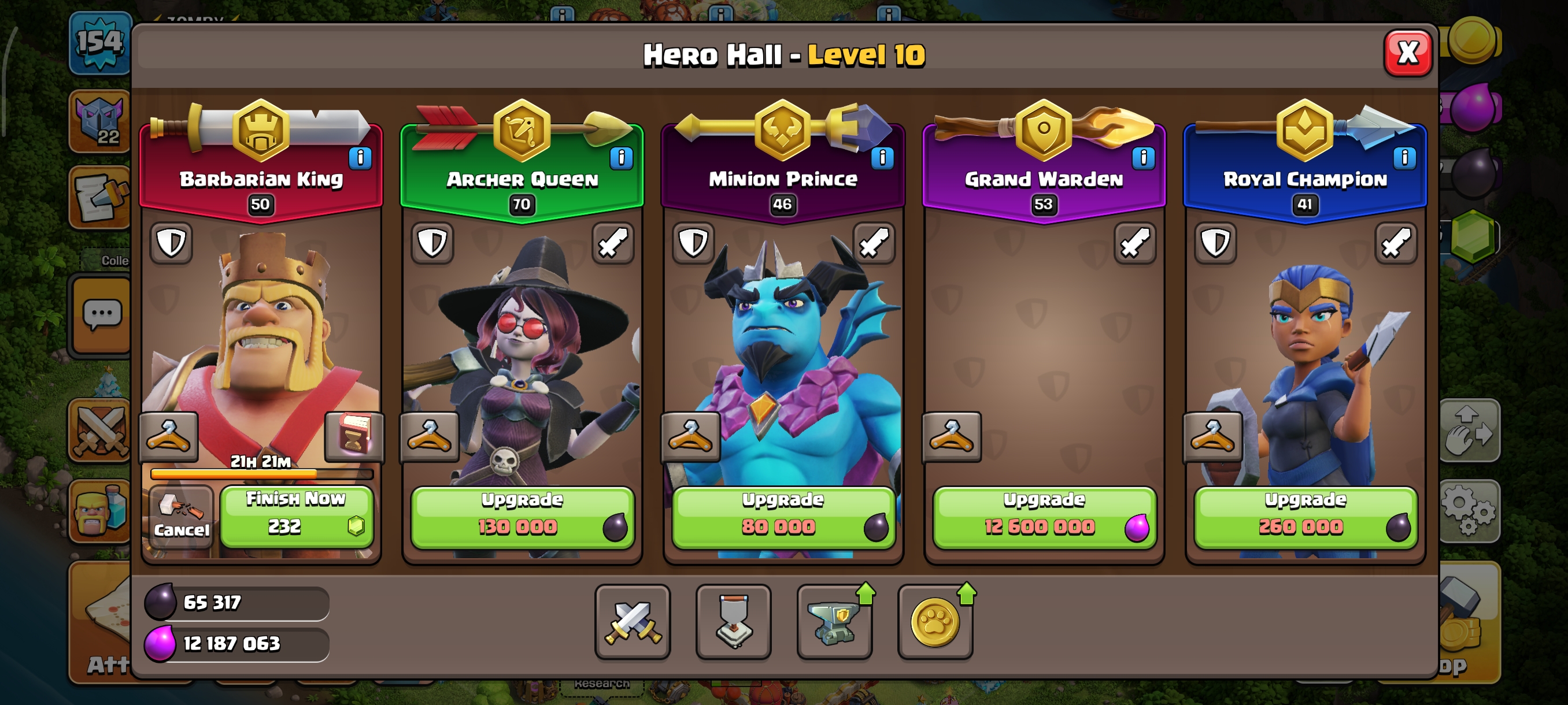Close the Hero Hall window

point(1407,53)
